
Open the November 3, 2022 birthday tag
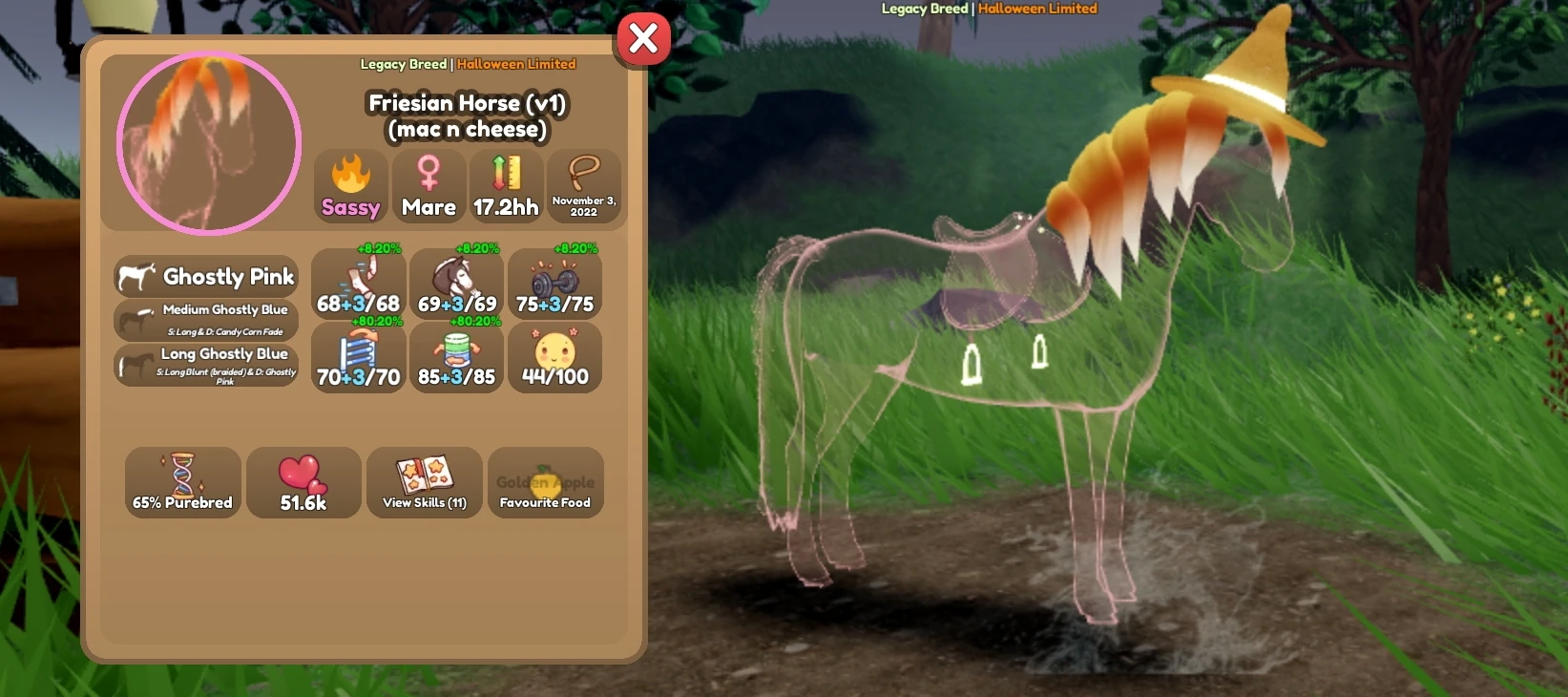[x=584, y=183]
